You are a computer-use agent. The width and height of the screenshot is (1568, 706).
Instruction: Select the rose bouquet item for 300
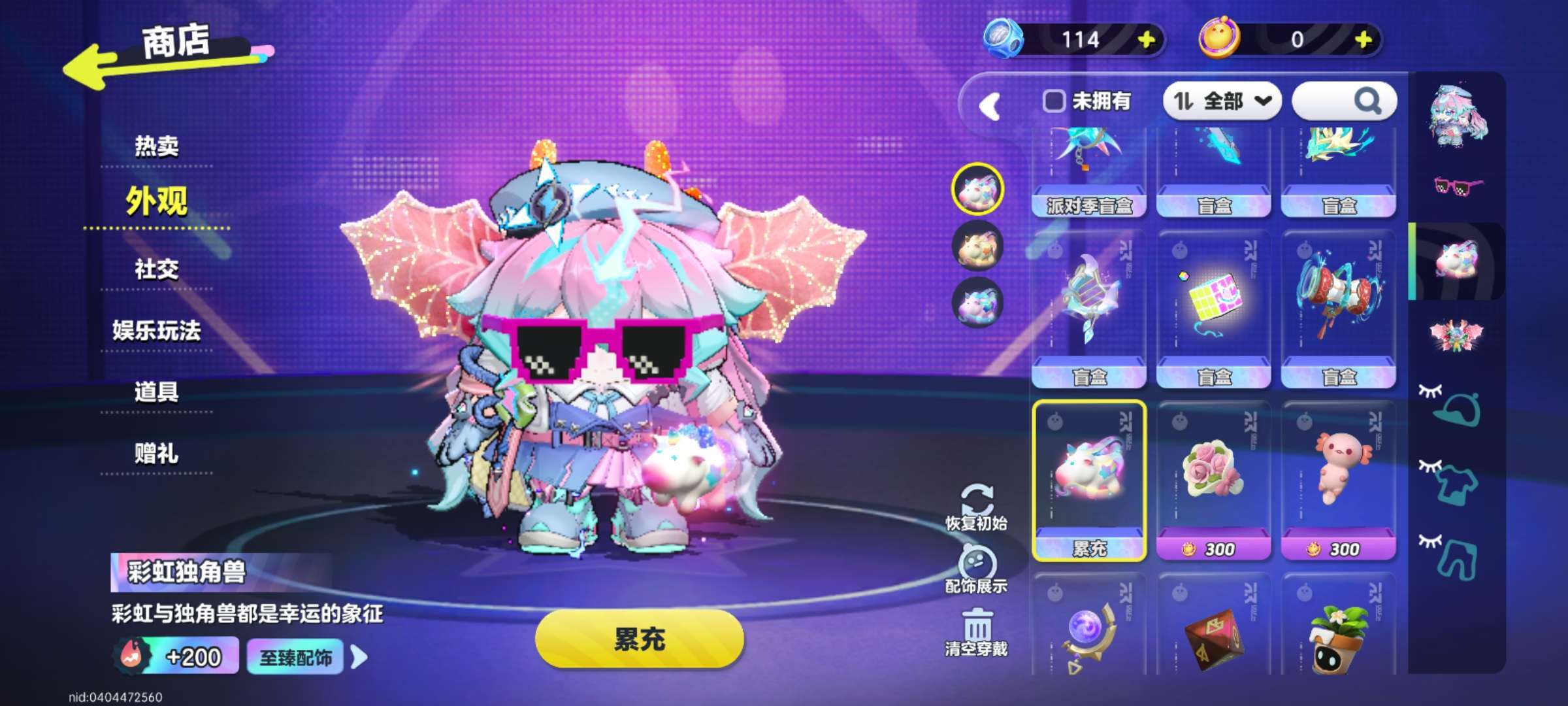tap(1213, 480)
